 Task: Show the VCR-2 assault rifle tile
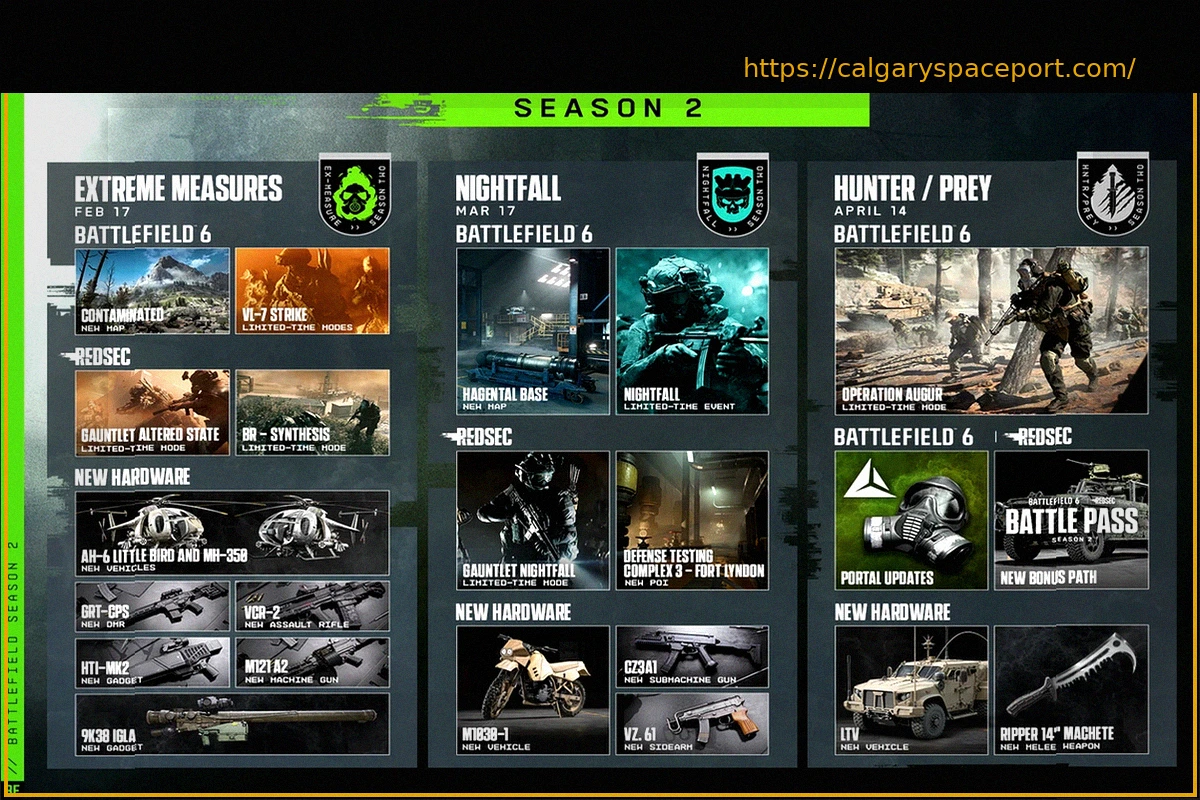click(x=312, y=606)
